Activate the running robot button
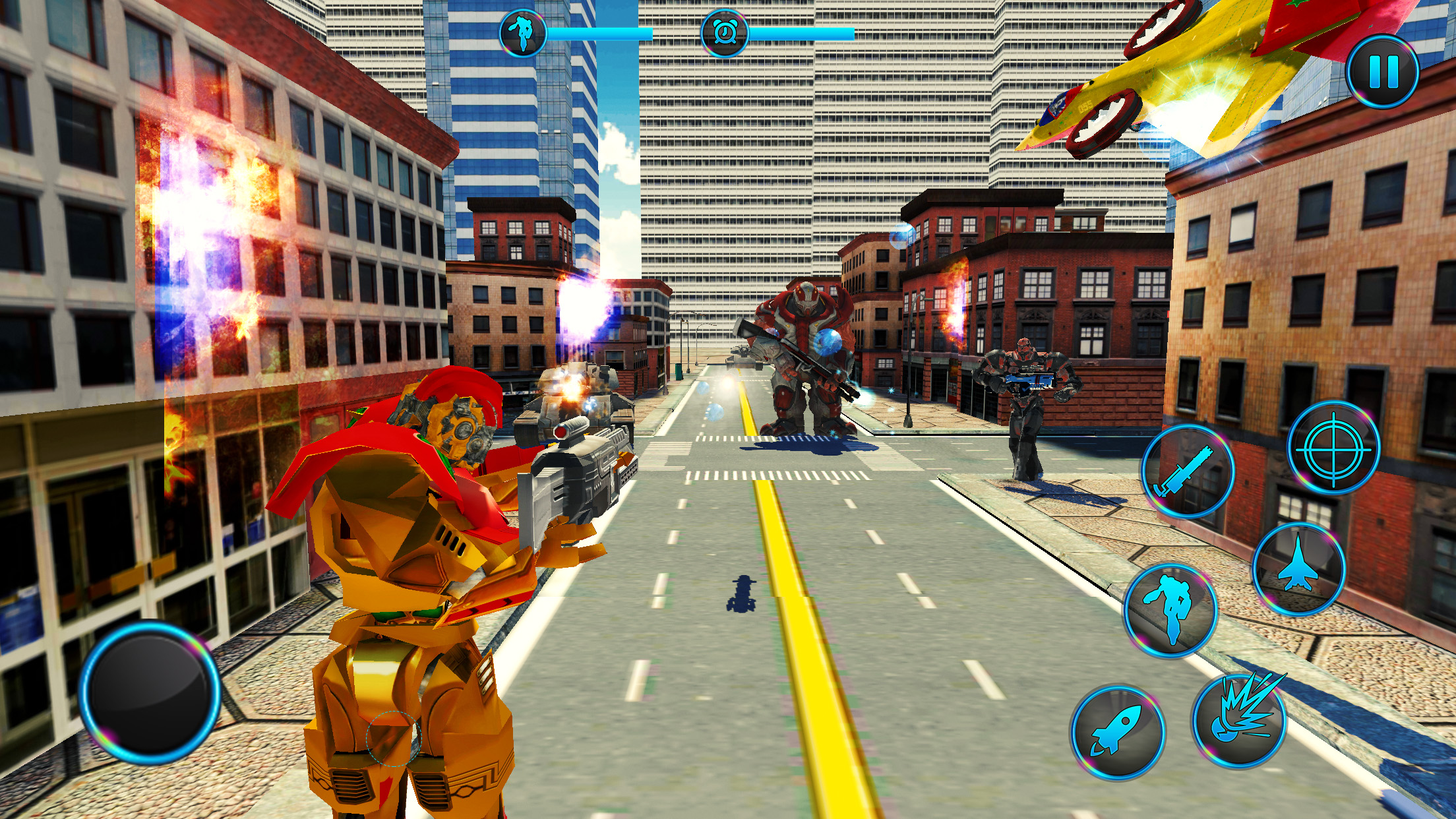Image resolution: width=1456 pixels, height=819 pixels. click(1170, 611)
